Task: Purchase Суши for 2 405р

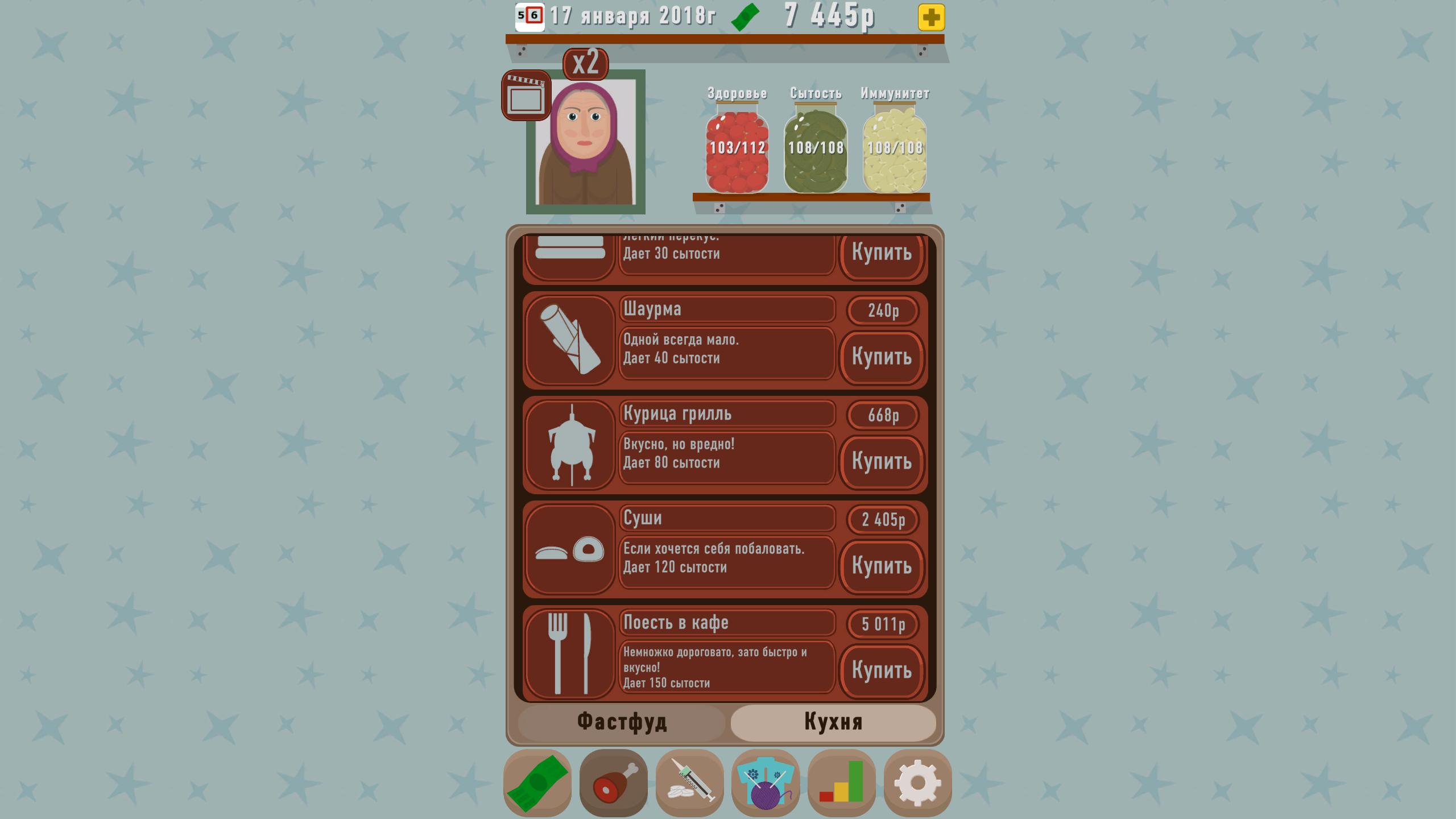Action: click(x=882, y=566)
